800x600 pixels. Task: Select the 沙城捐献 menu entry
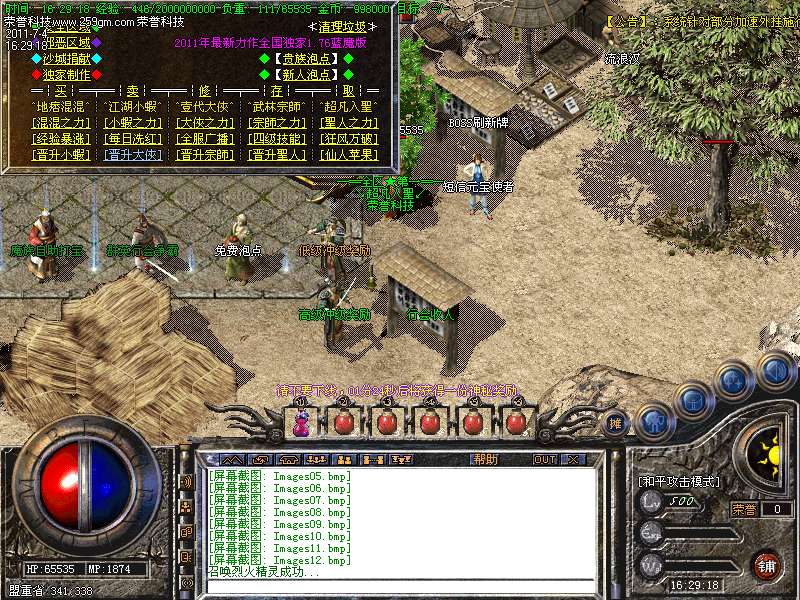tap(65, 59)
